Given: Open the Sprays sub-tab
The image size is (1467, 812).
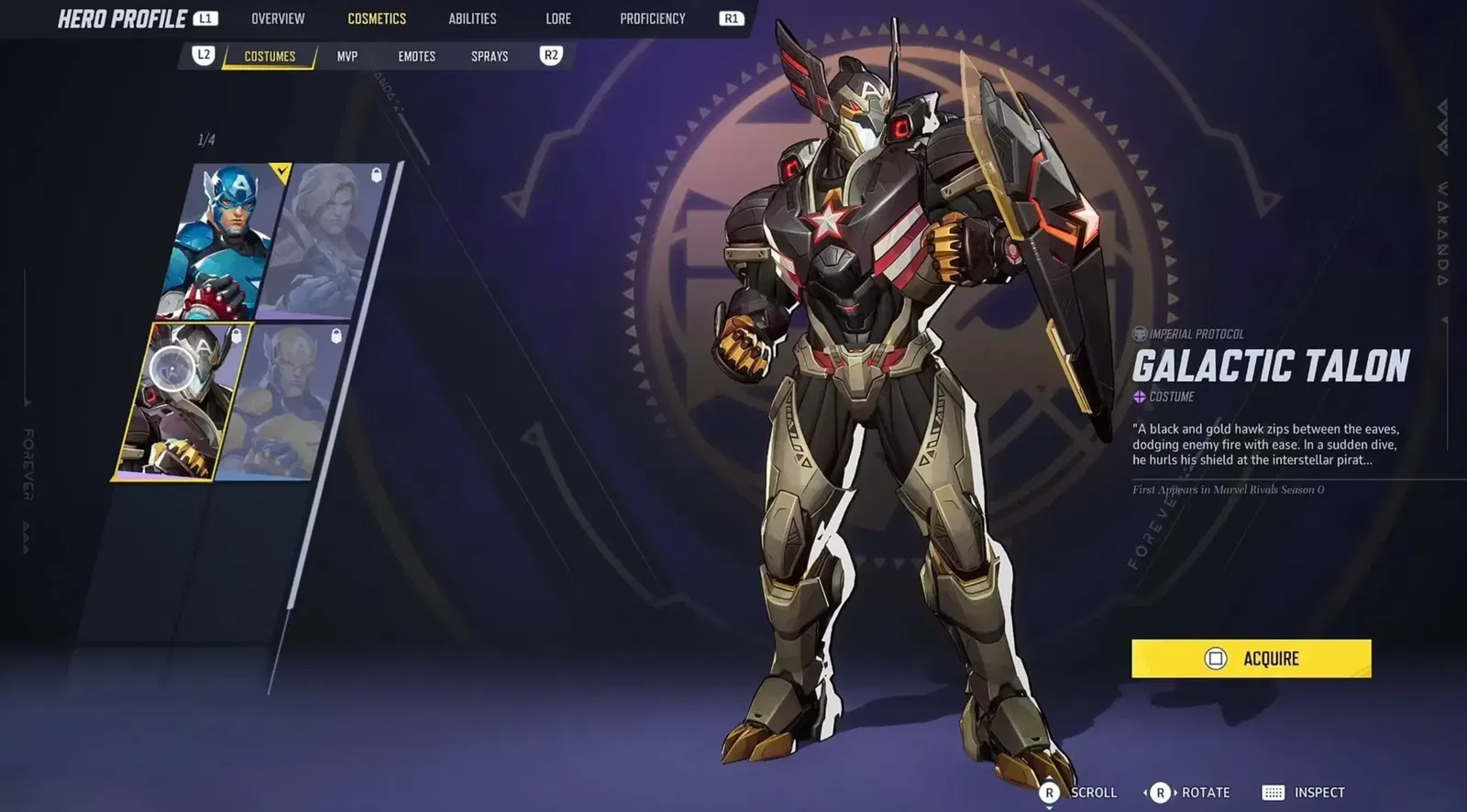Looking at the screenshot, I should [490, 56].
